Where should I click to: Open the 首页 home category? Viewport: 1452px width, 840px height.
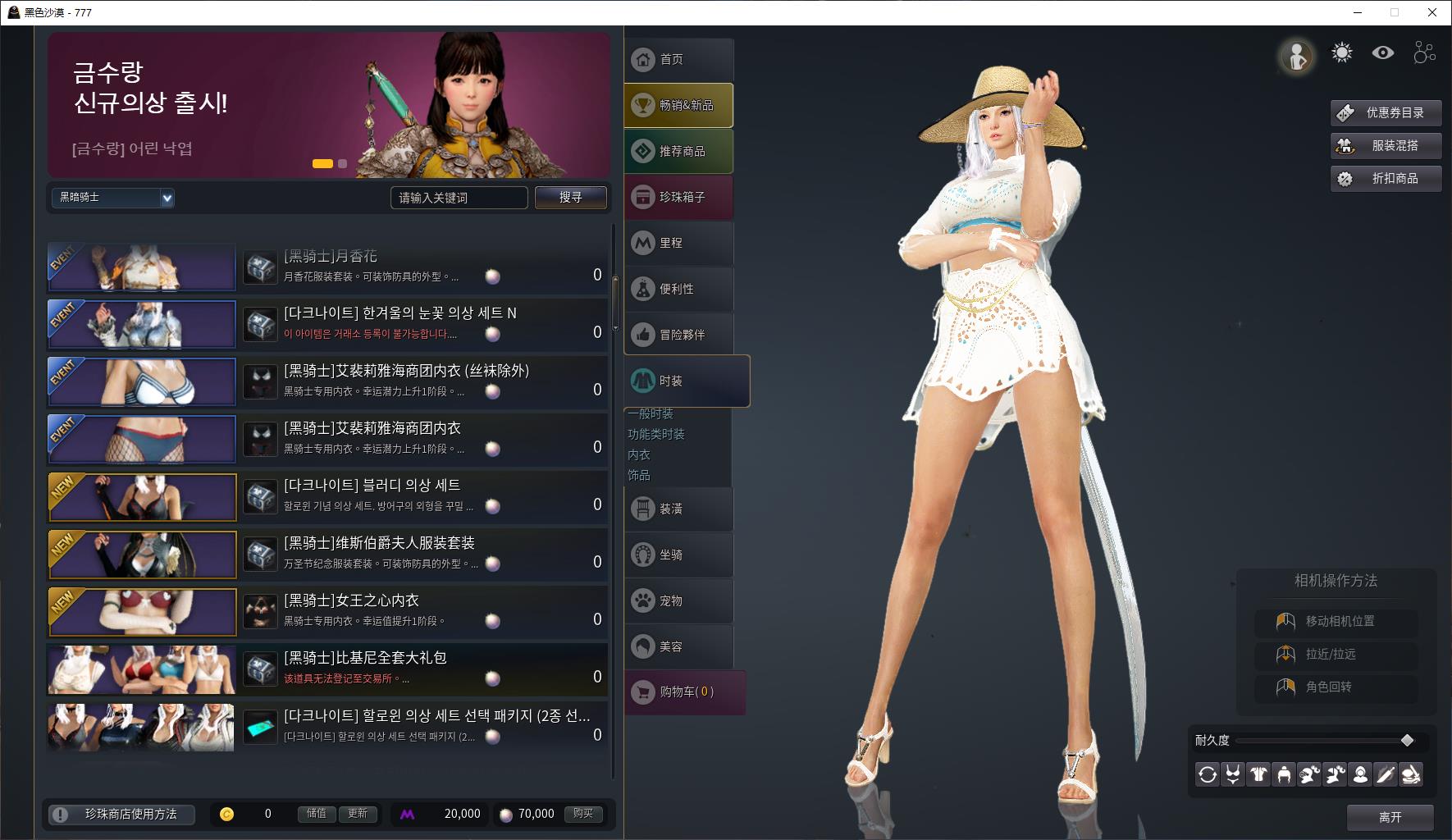(678, 60)
